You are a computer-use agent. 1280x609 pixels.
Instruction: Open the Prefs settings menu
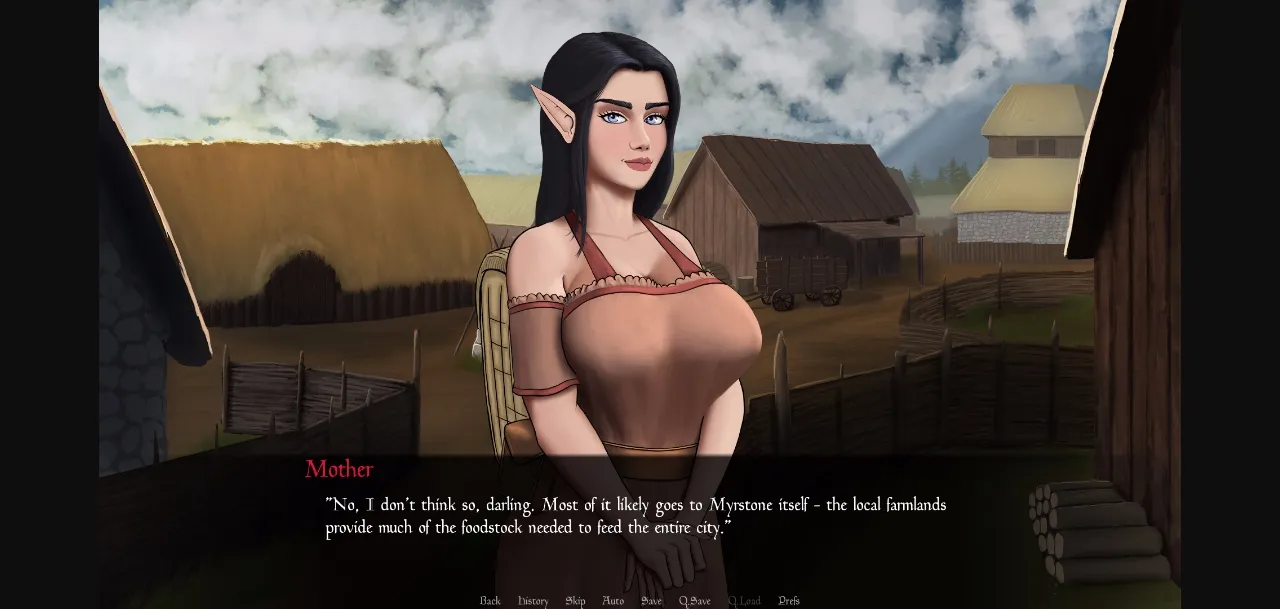click(789, 601)
